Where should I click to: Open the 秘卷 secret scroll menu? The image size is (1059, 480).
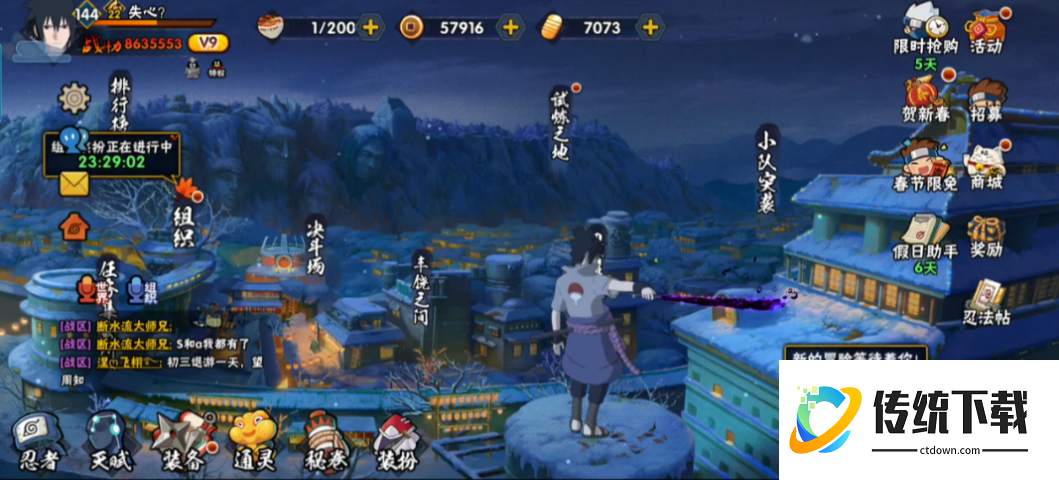click(x=325, y=440)
